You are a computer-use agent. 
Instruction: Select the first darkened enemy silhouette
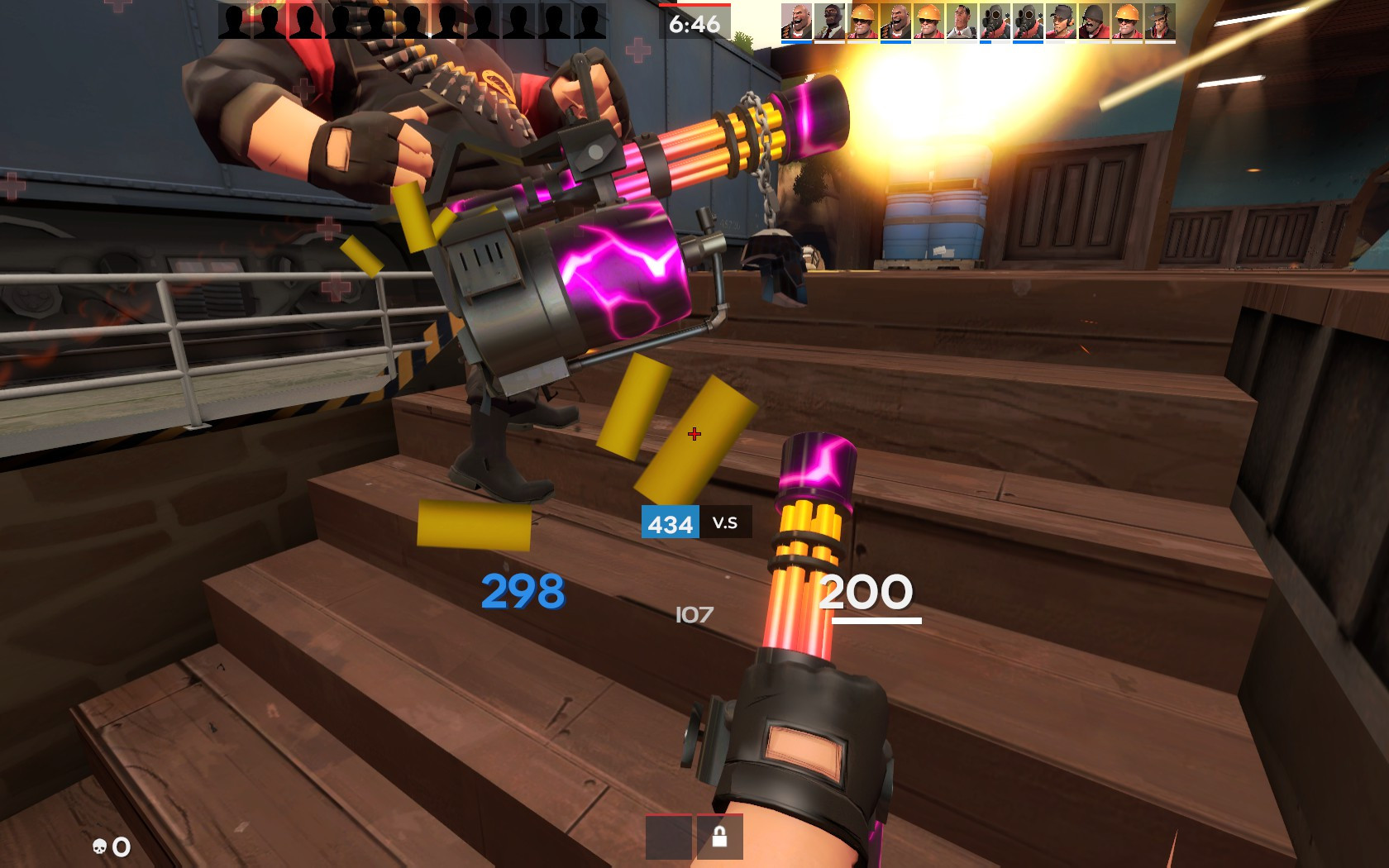click(234, 19)
